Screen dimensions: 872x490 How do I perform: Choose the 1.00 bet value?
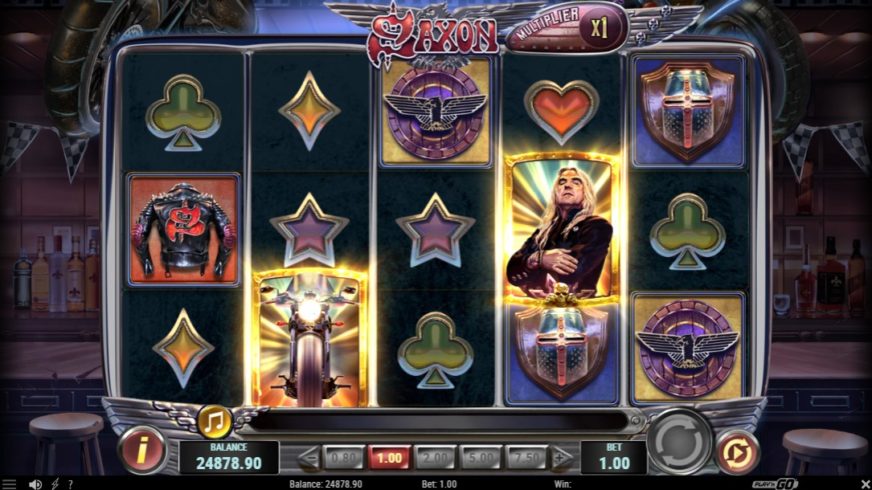pyautogui.click(x=390, y=457)
